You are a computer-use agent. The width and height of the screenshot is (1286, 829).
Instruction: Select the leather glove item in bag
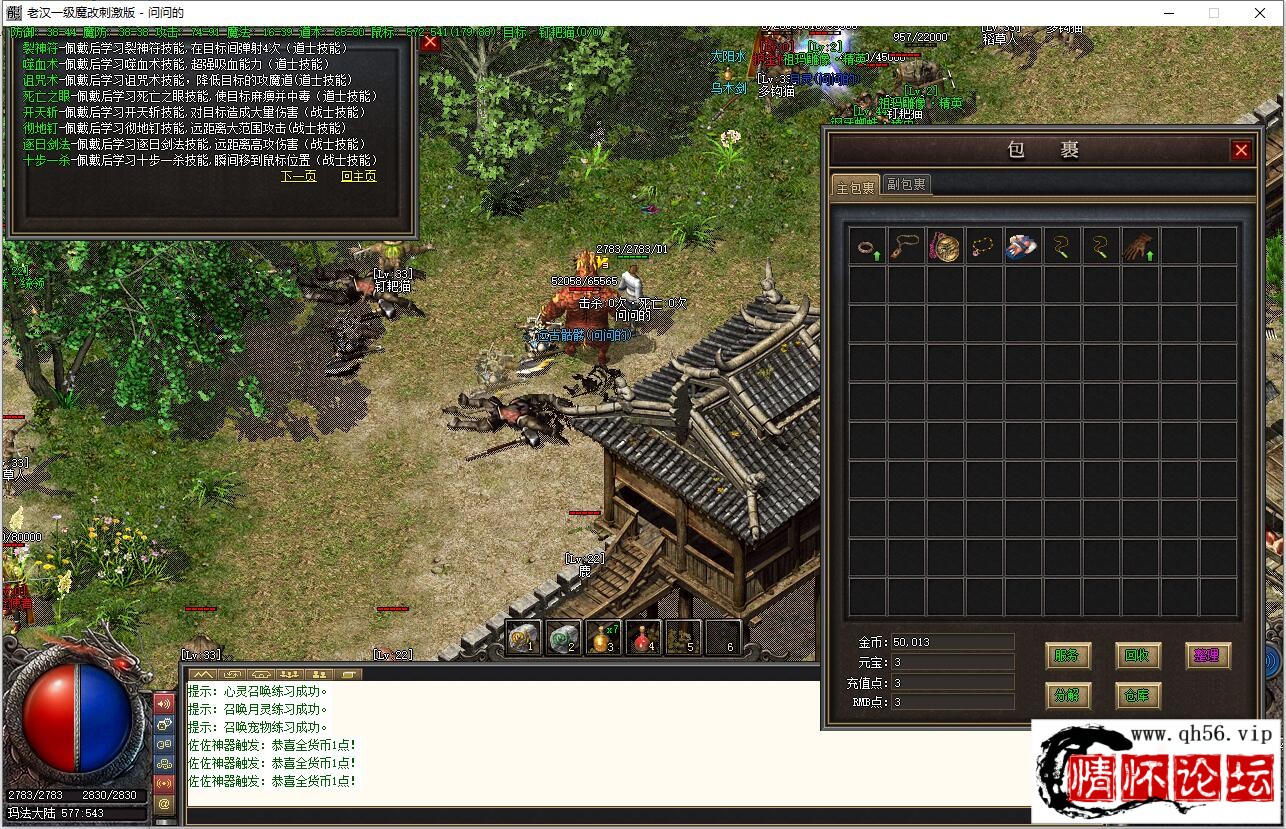pyautogui.click(x=1137, y=246)
